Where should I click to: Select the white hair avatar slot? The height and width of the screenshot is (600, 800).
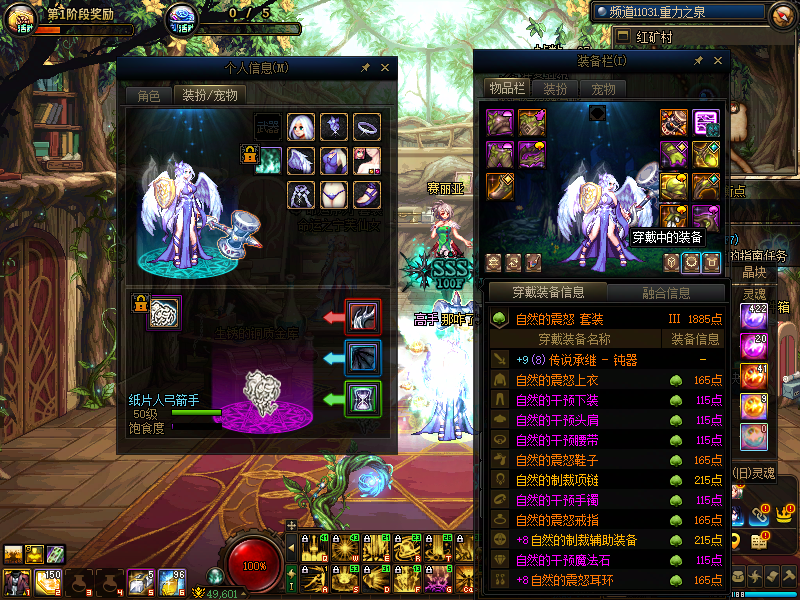point(301,127)
